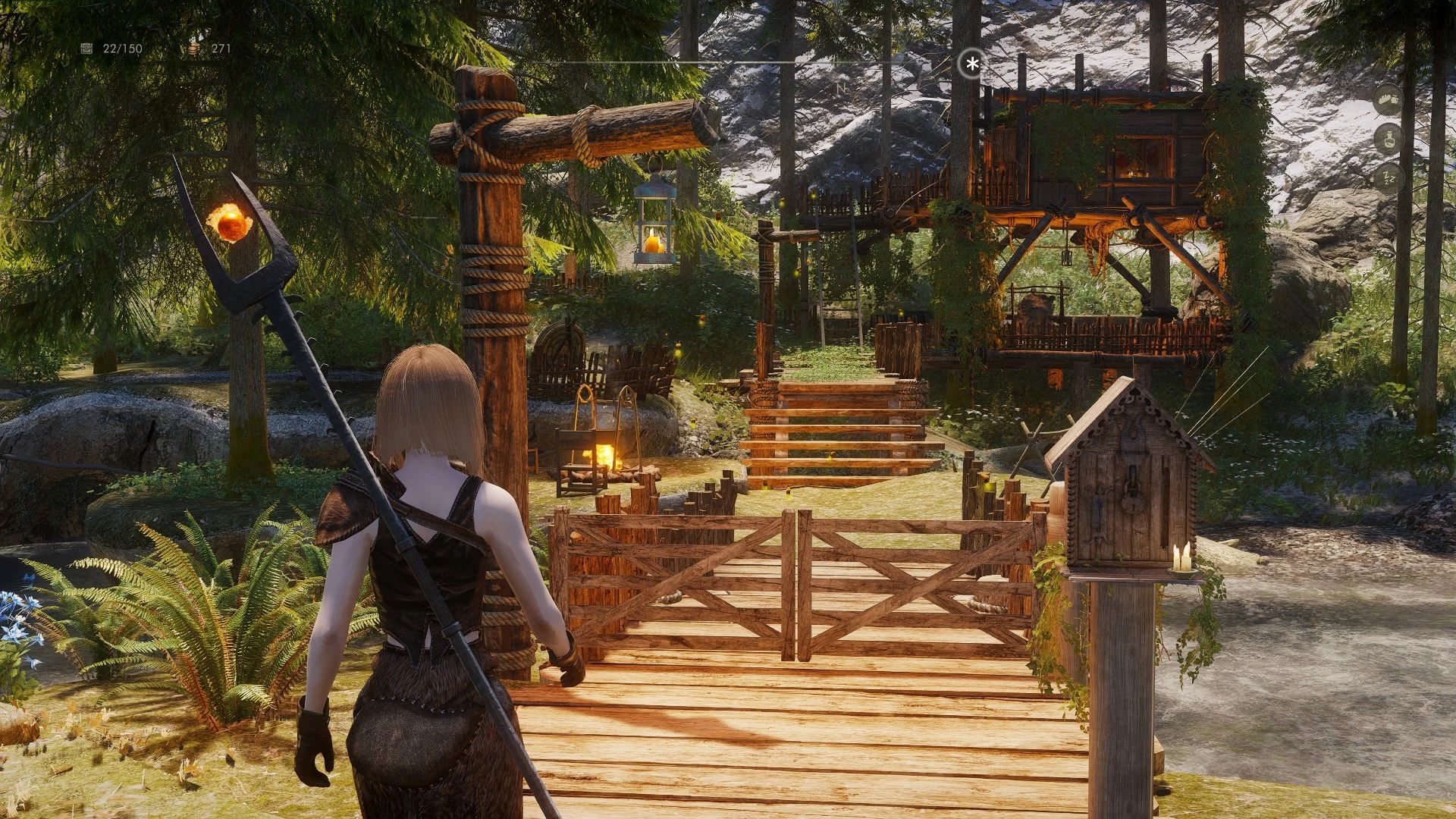Click the circled asterisk marker on compass
The height and width of the screenshot is (819, 1456).
click(x=971, y=63)
